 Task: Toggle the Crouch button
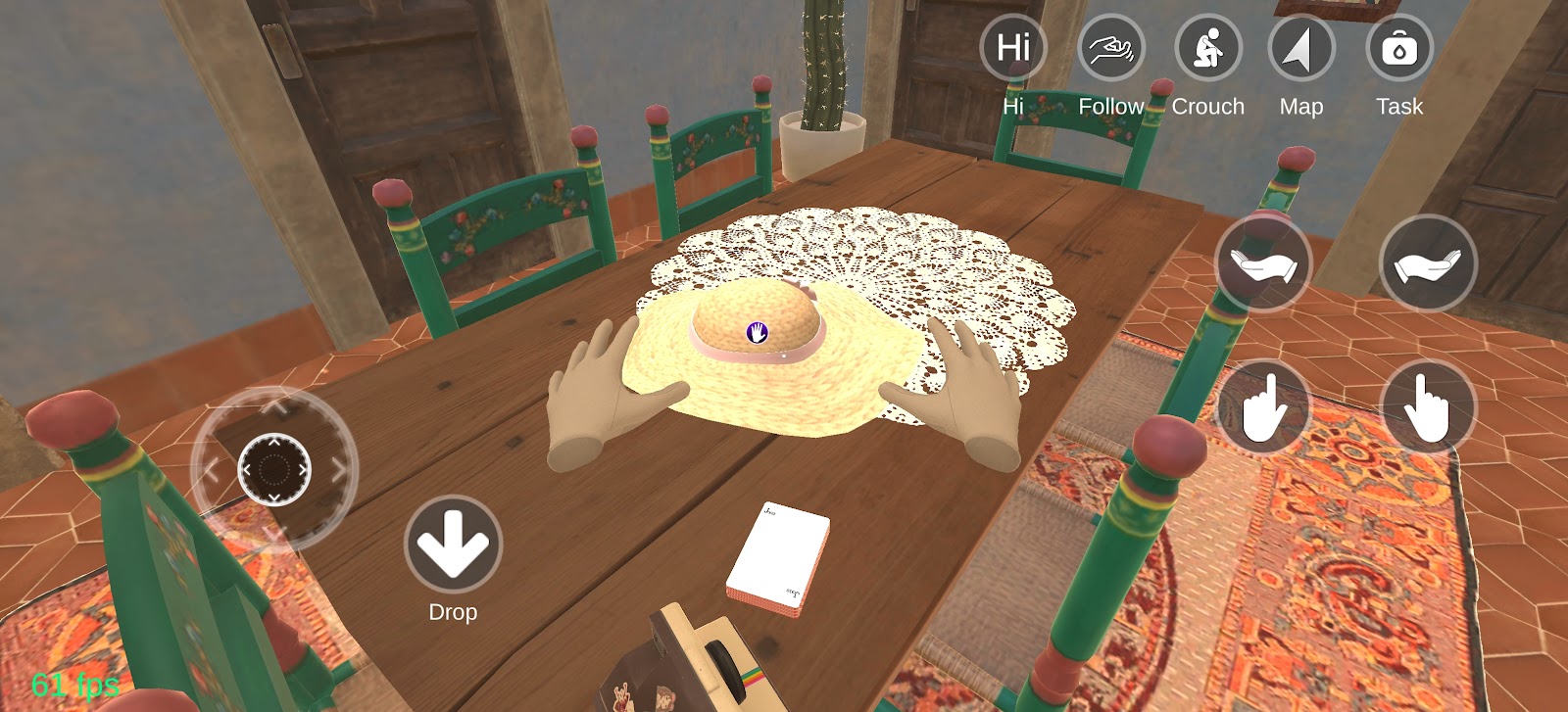tap(1207, 48)
